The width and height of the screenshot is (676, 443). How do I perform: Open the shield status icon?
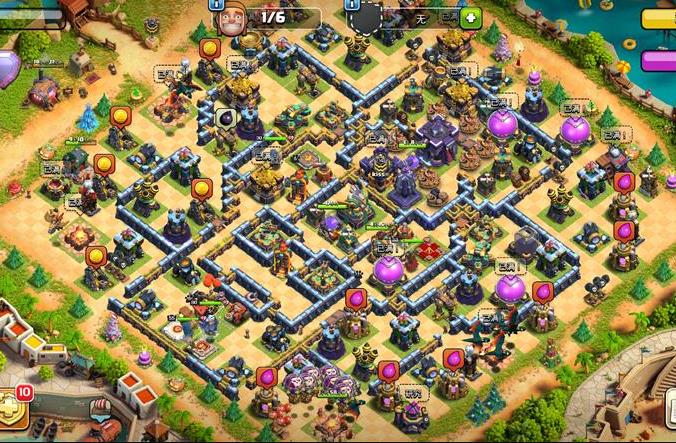368,18
